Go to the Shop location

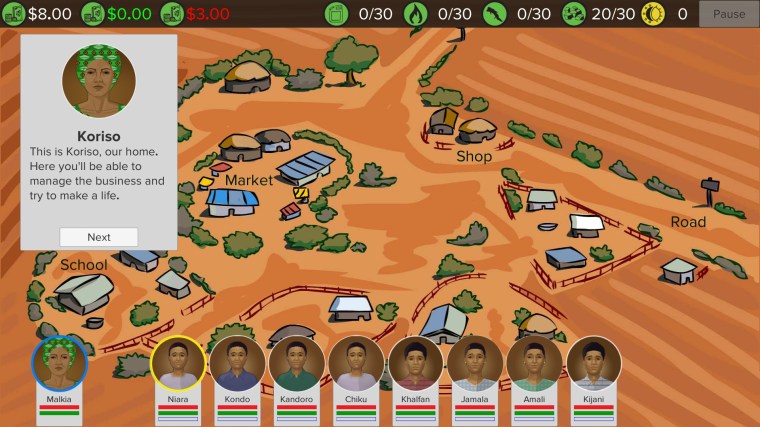click(x=474, y=156)
